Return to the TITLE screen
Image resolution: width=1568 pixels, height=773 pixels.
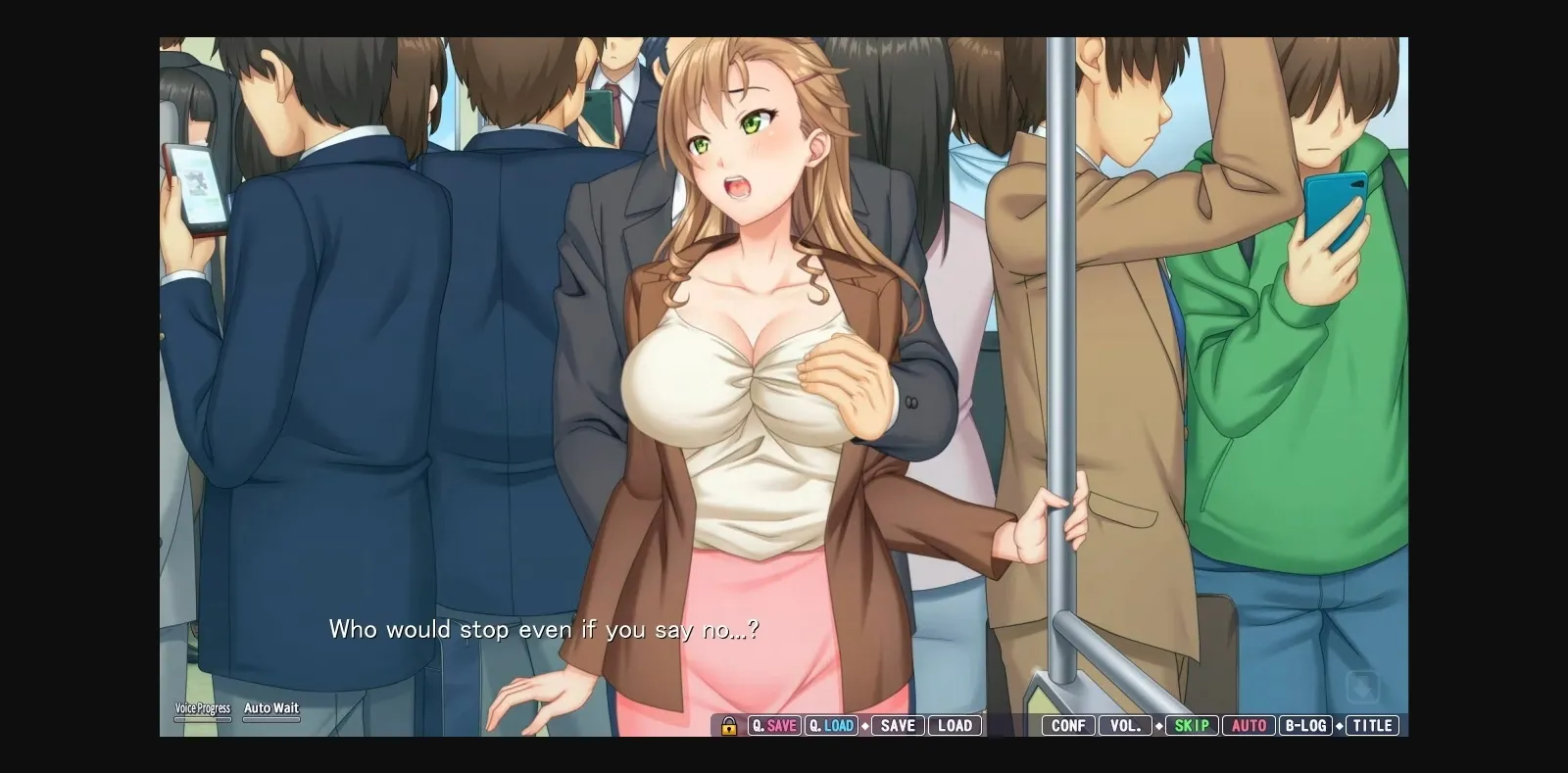coord(1374,726)
